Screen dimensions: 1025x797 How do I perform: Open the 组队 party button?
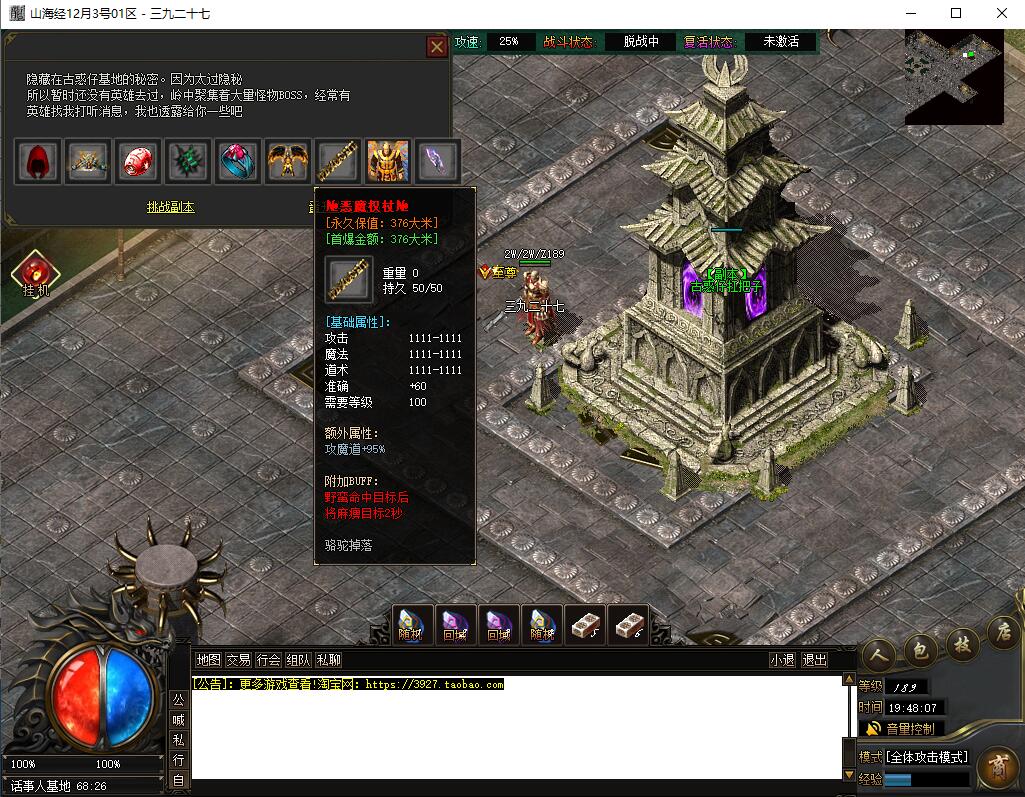point(298,660)
